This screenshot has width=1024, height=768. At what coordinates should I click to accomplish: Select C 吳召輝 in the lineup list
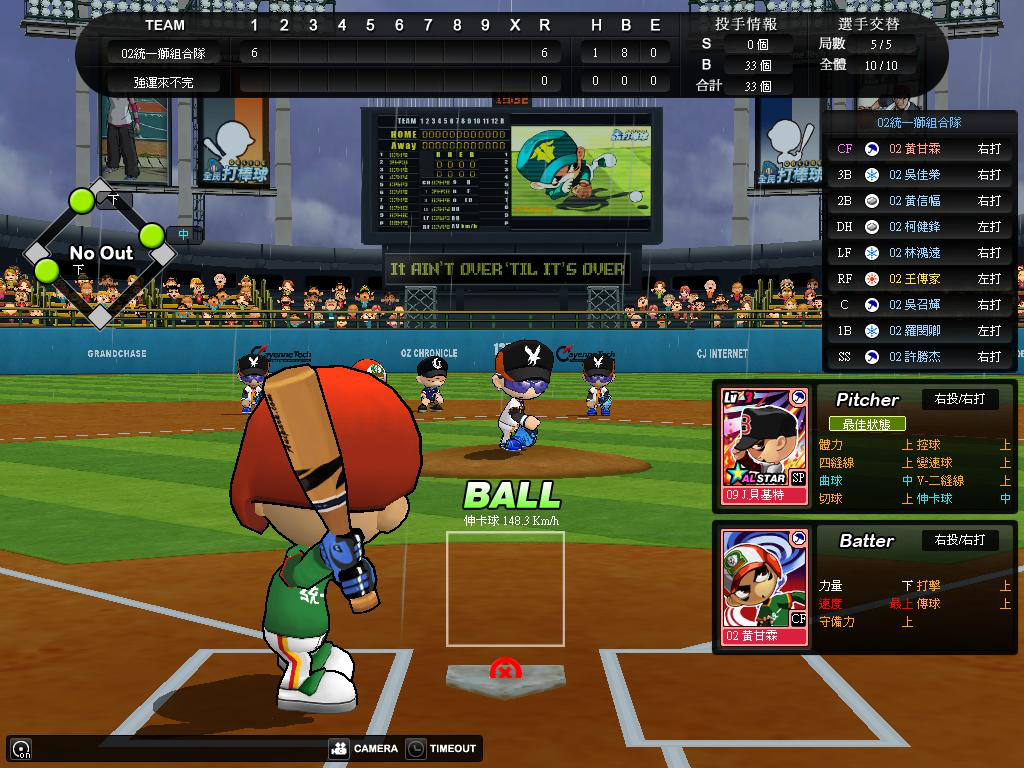(x=918, y=305)
